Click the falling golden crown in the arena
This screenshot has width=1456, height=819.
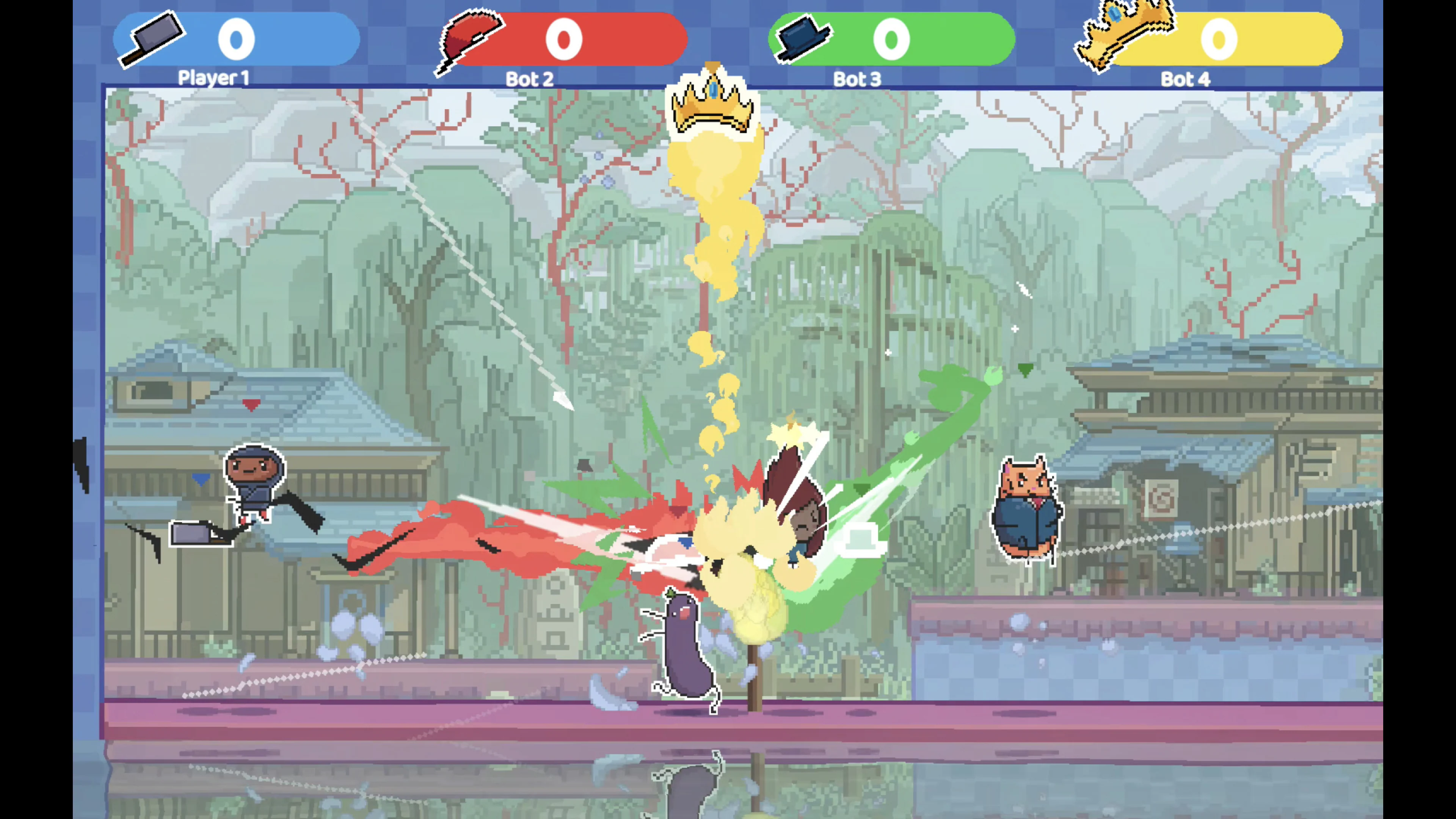(x=713, y=107)
